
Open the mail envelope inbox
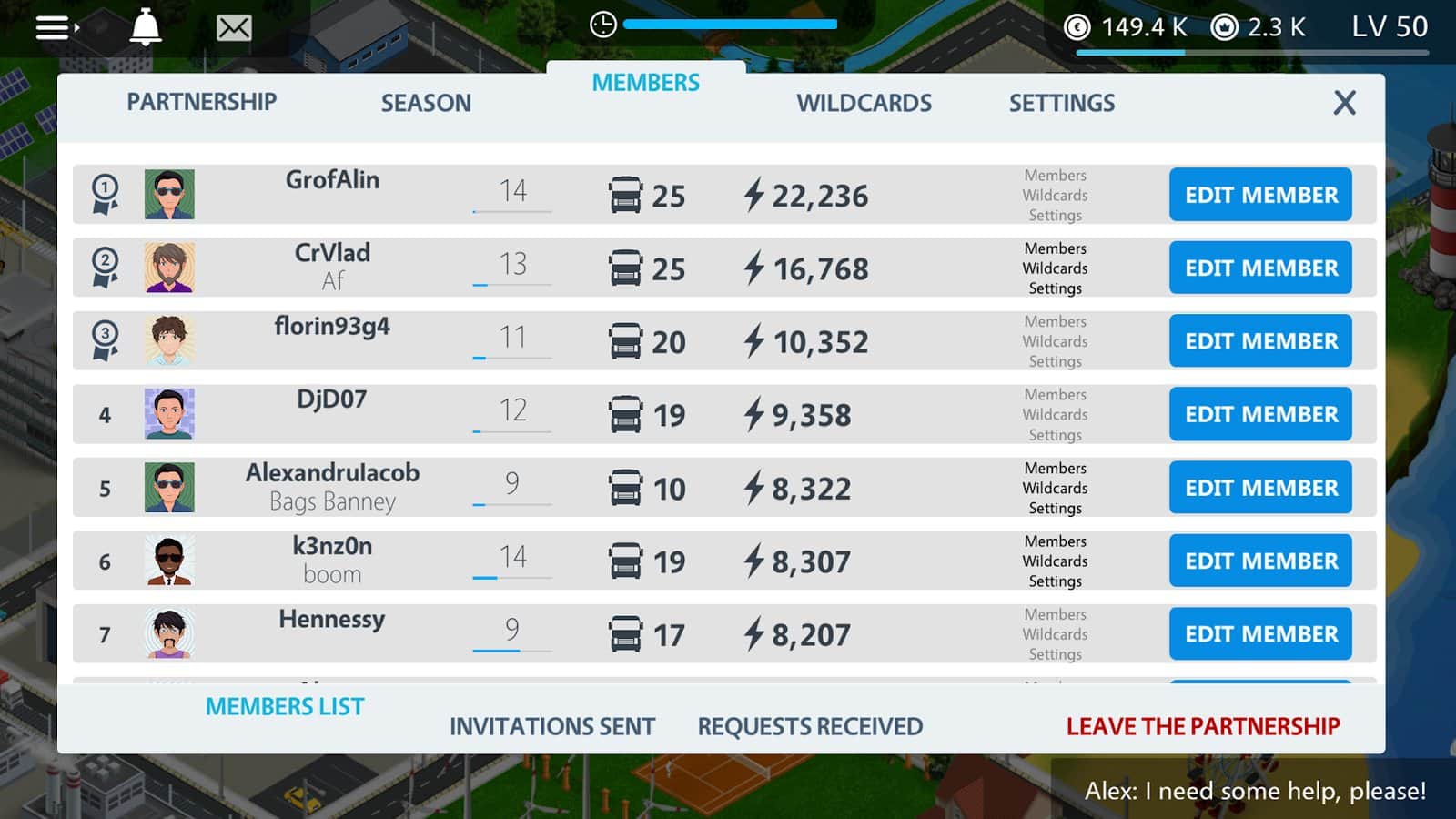(234, 28)
